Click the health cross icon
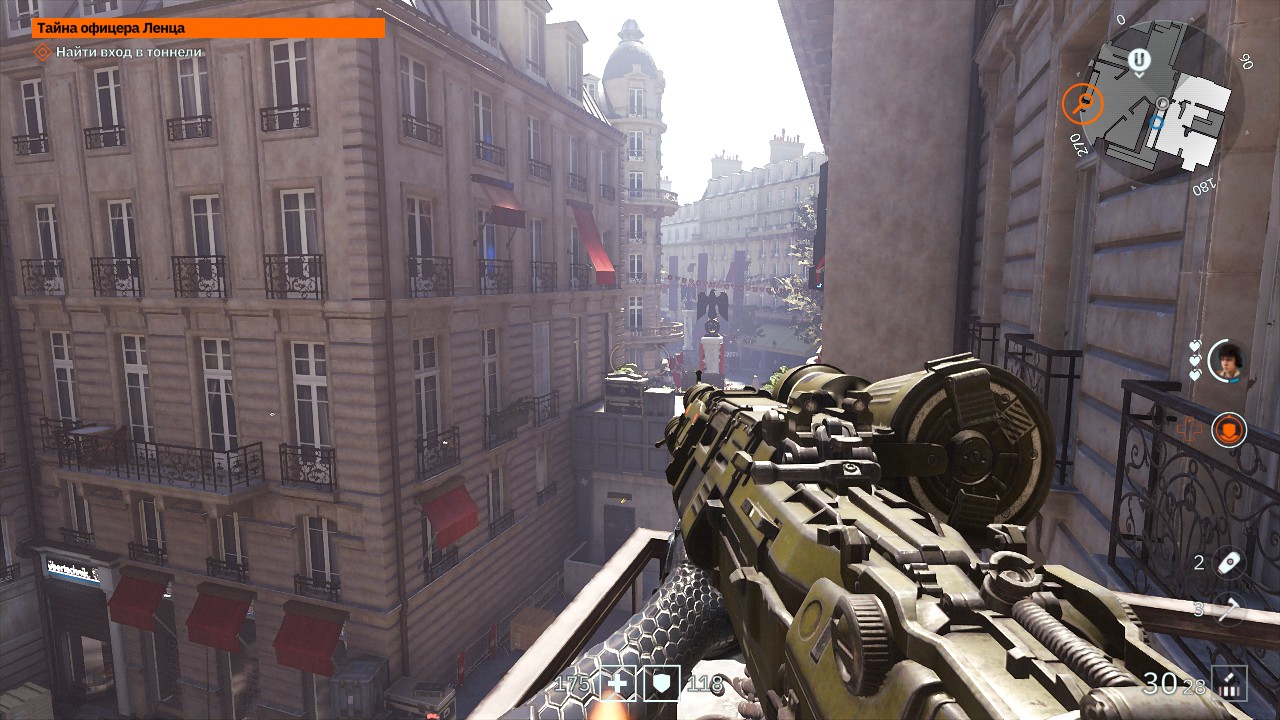Image resolution: width=1280 pixels, height=720 pixels. point(620,683)
